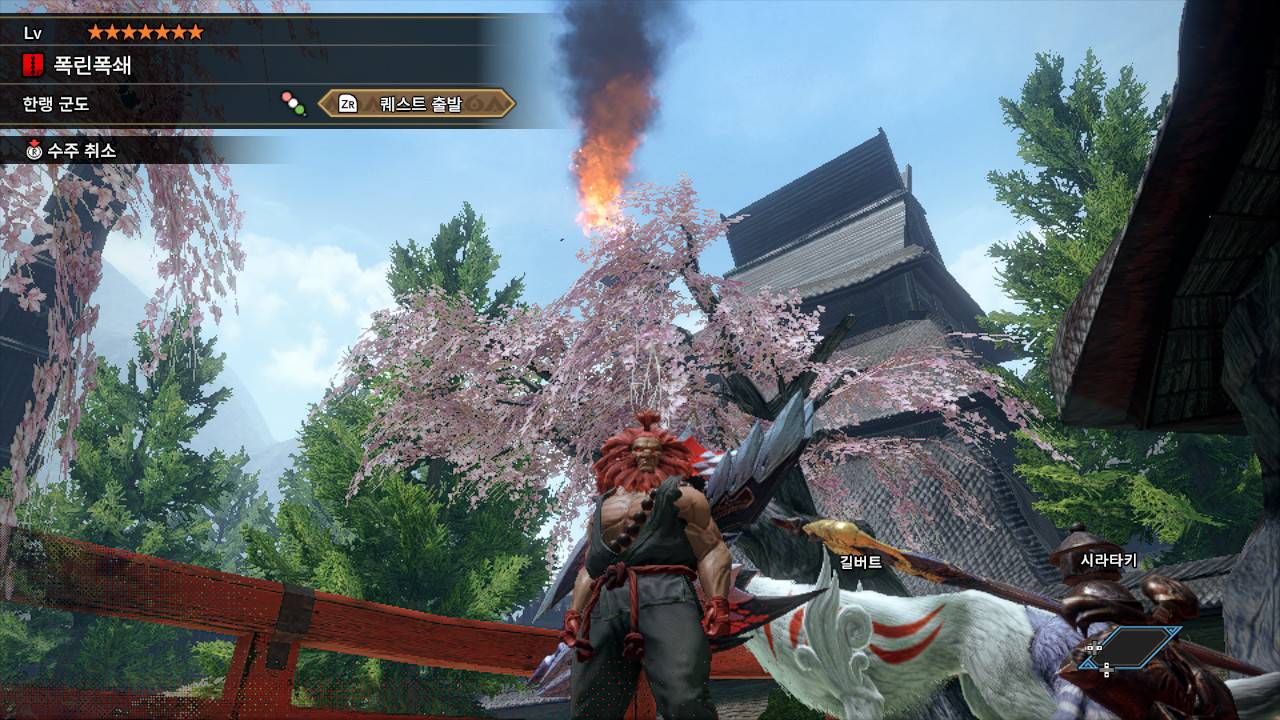Open the blue d-pad action bar panel
Viewport: 1280px width, 720px height.
pyautogui.click(x=1133, y=648)
